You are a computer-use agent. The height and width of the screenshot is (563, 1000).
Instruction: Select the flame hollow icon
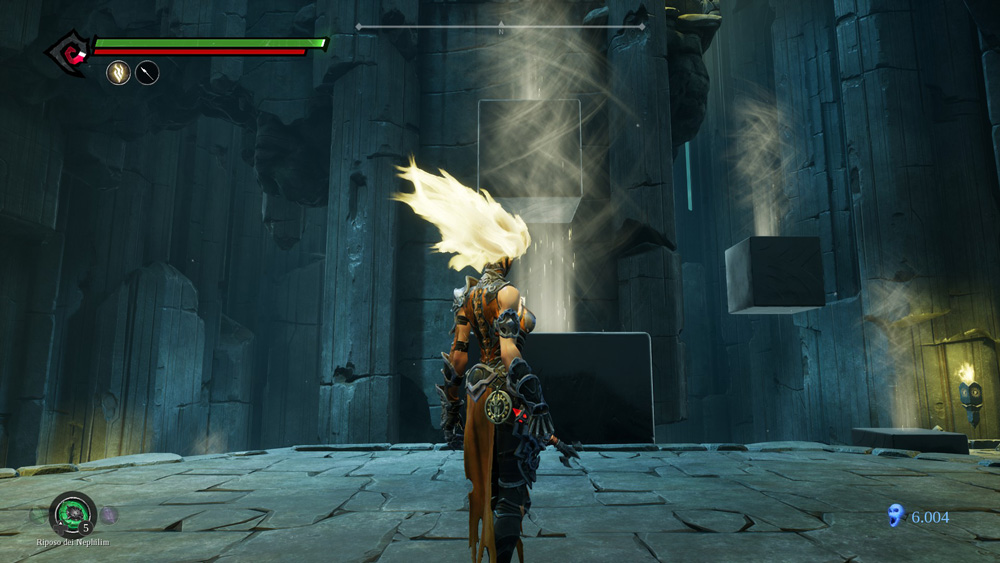pyautogui.click(x=118, y=72)
